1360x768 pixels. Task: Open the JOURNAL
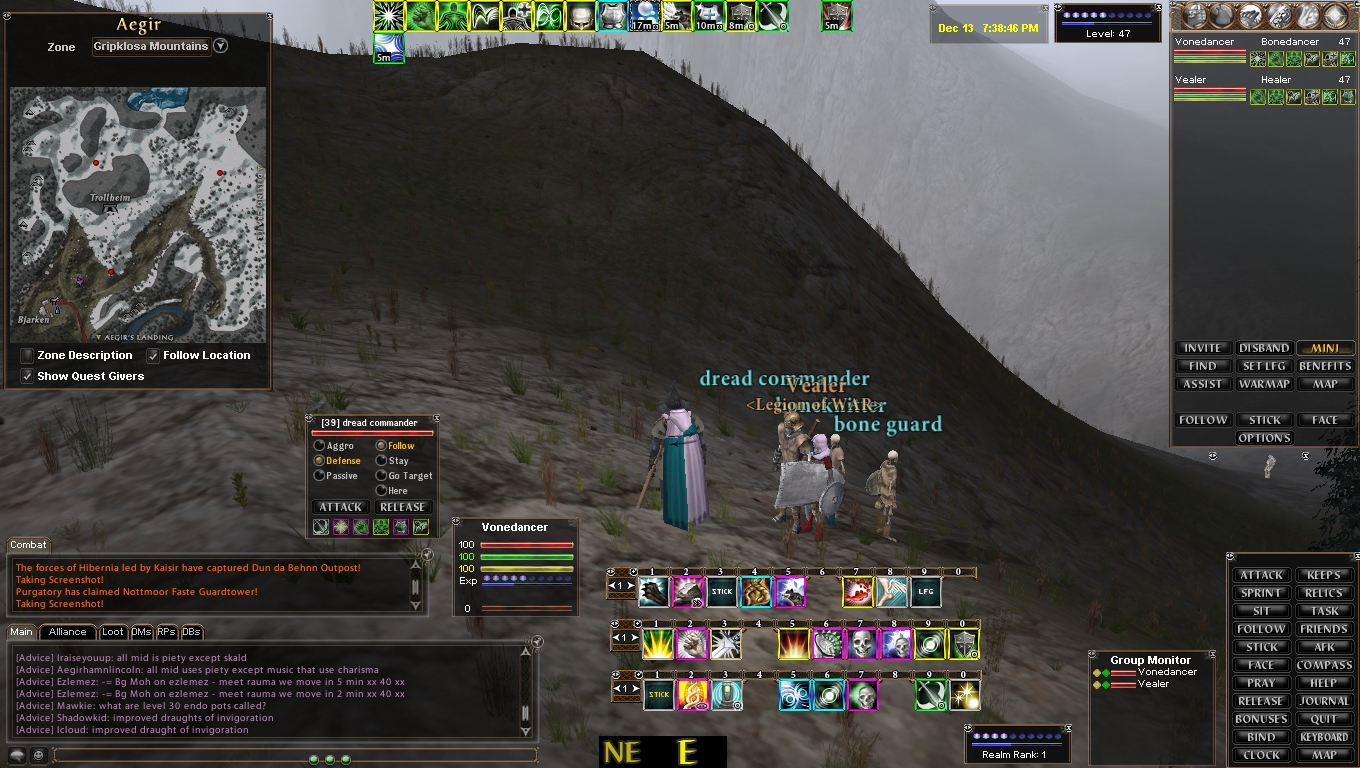click(1324, 701)
